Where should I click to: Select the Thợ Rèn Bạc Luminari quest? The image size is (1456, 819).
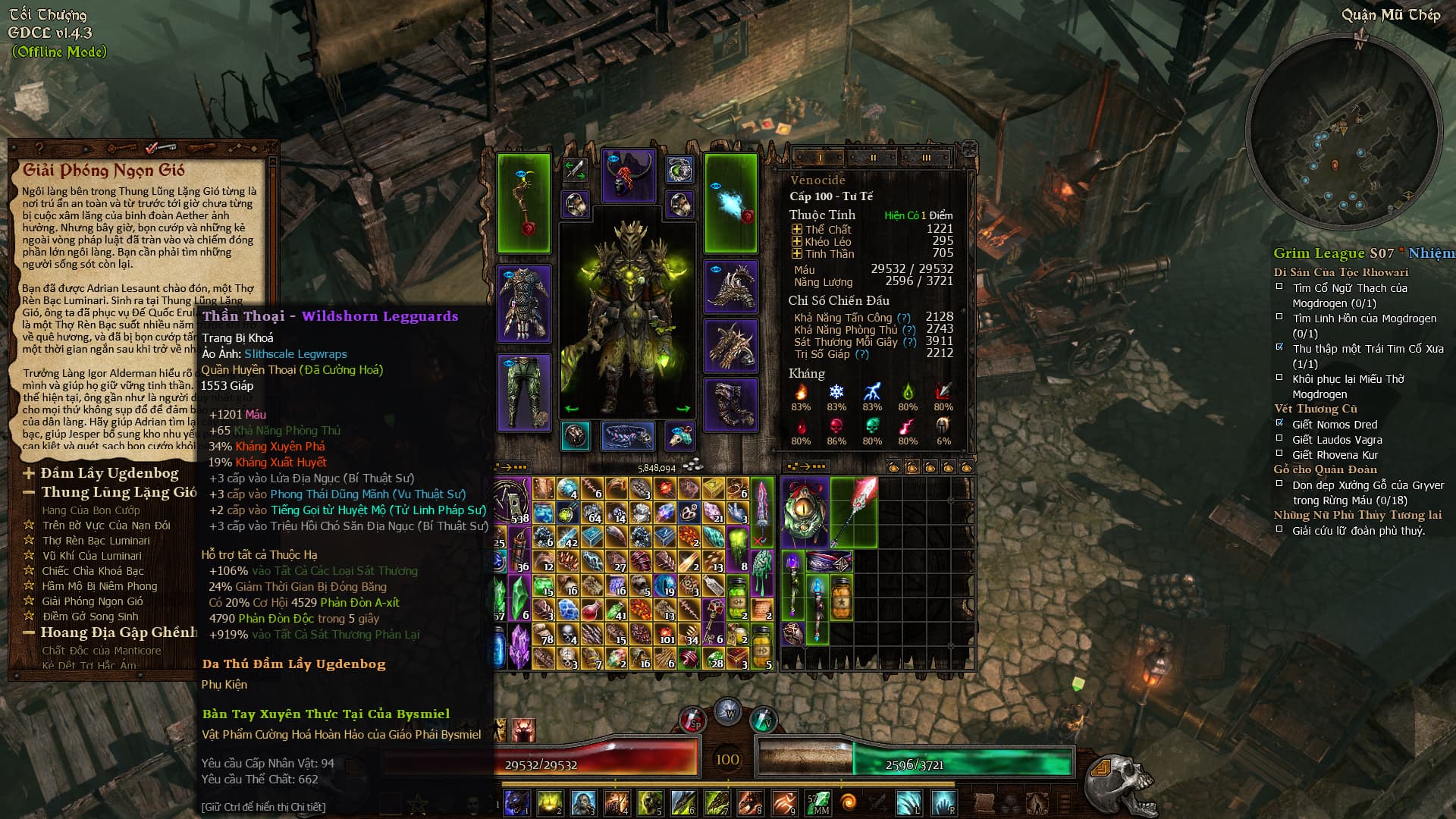(x=96, y=541)
